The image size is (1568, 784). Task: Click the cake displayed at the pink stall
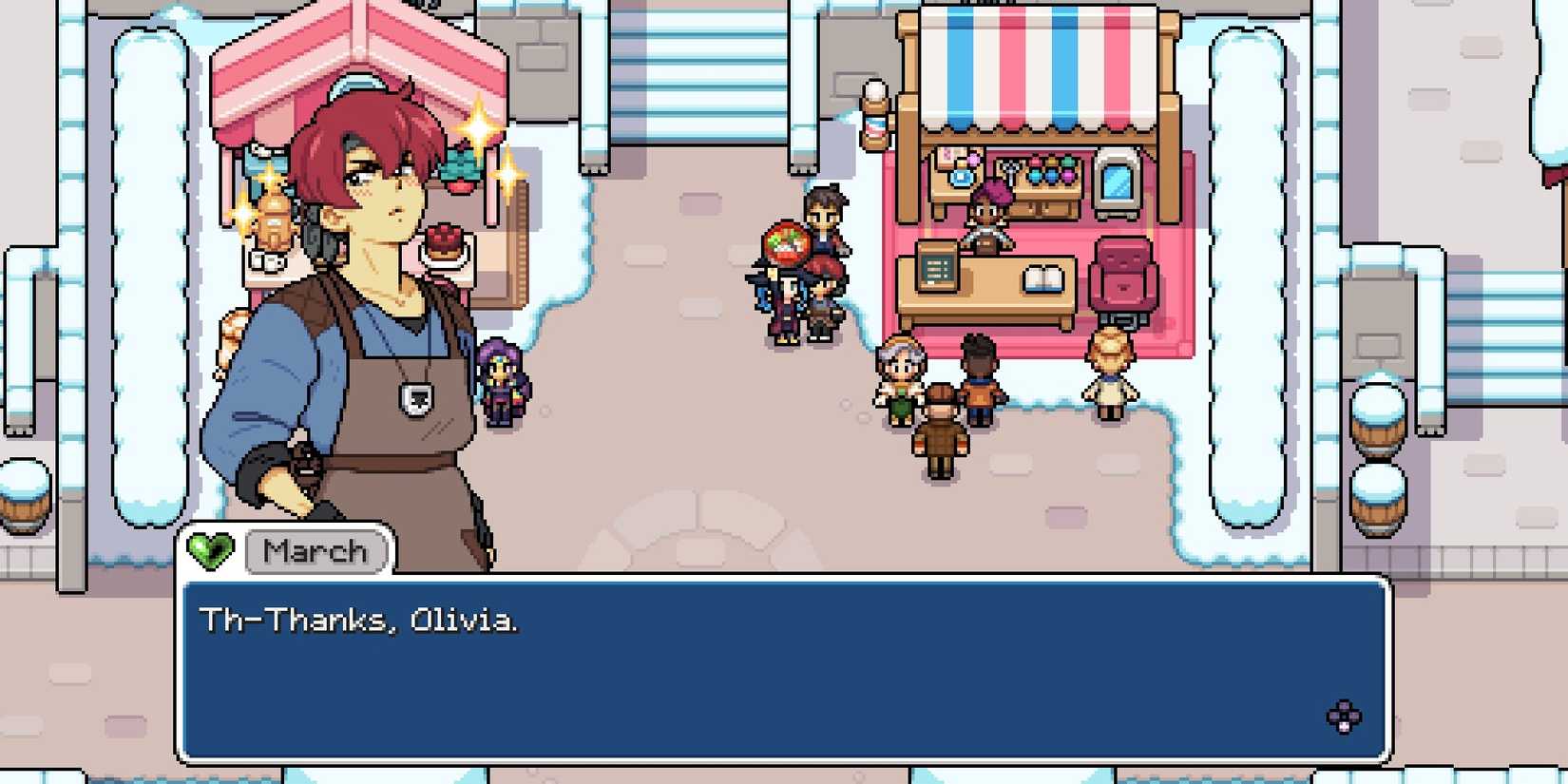[x=444, y=244]
